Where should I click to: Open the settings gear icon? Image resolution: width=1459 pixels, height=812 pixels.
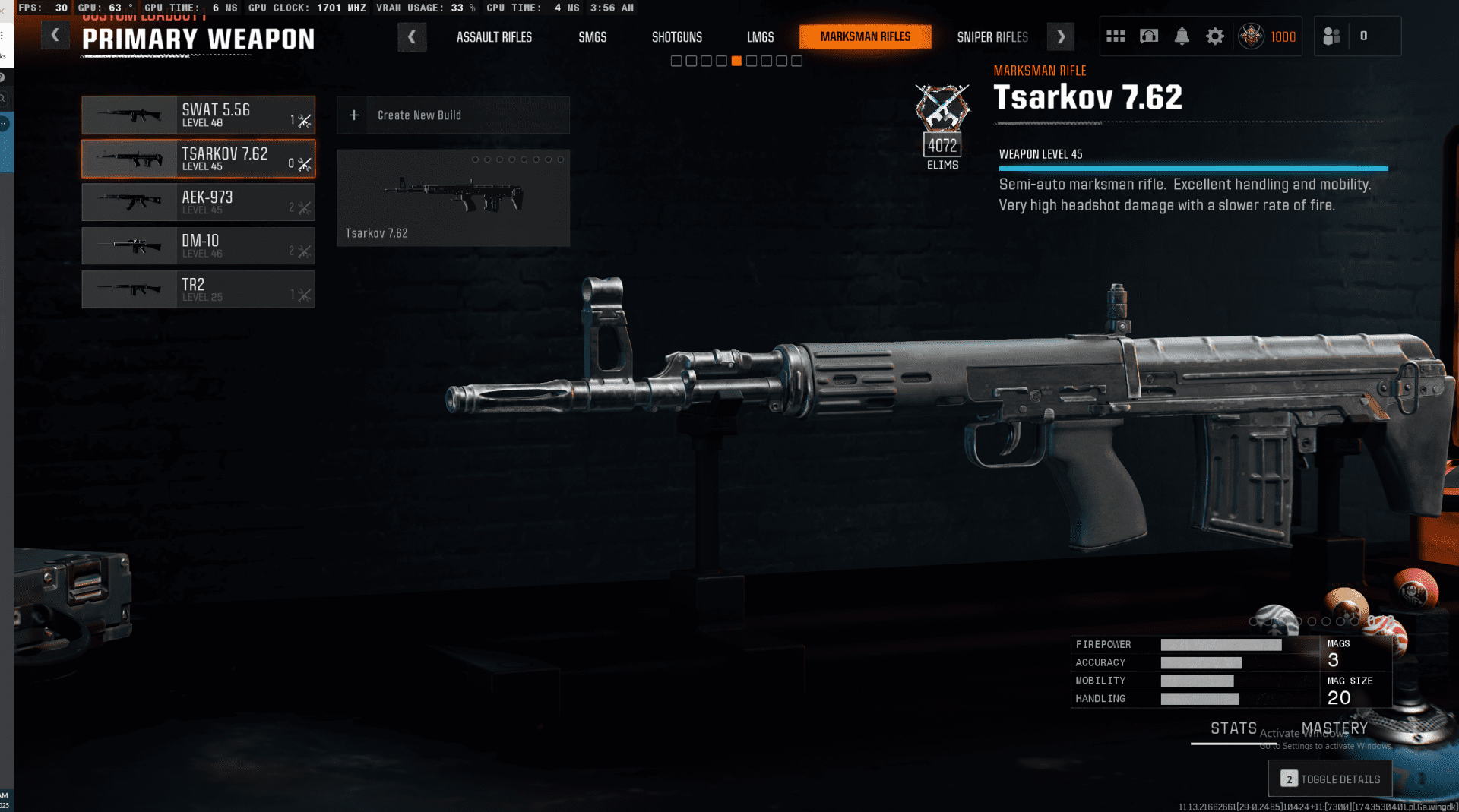[x=1215, y=36]
